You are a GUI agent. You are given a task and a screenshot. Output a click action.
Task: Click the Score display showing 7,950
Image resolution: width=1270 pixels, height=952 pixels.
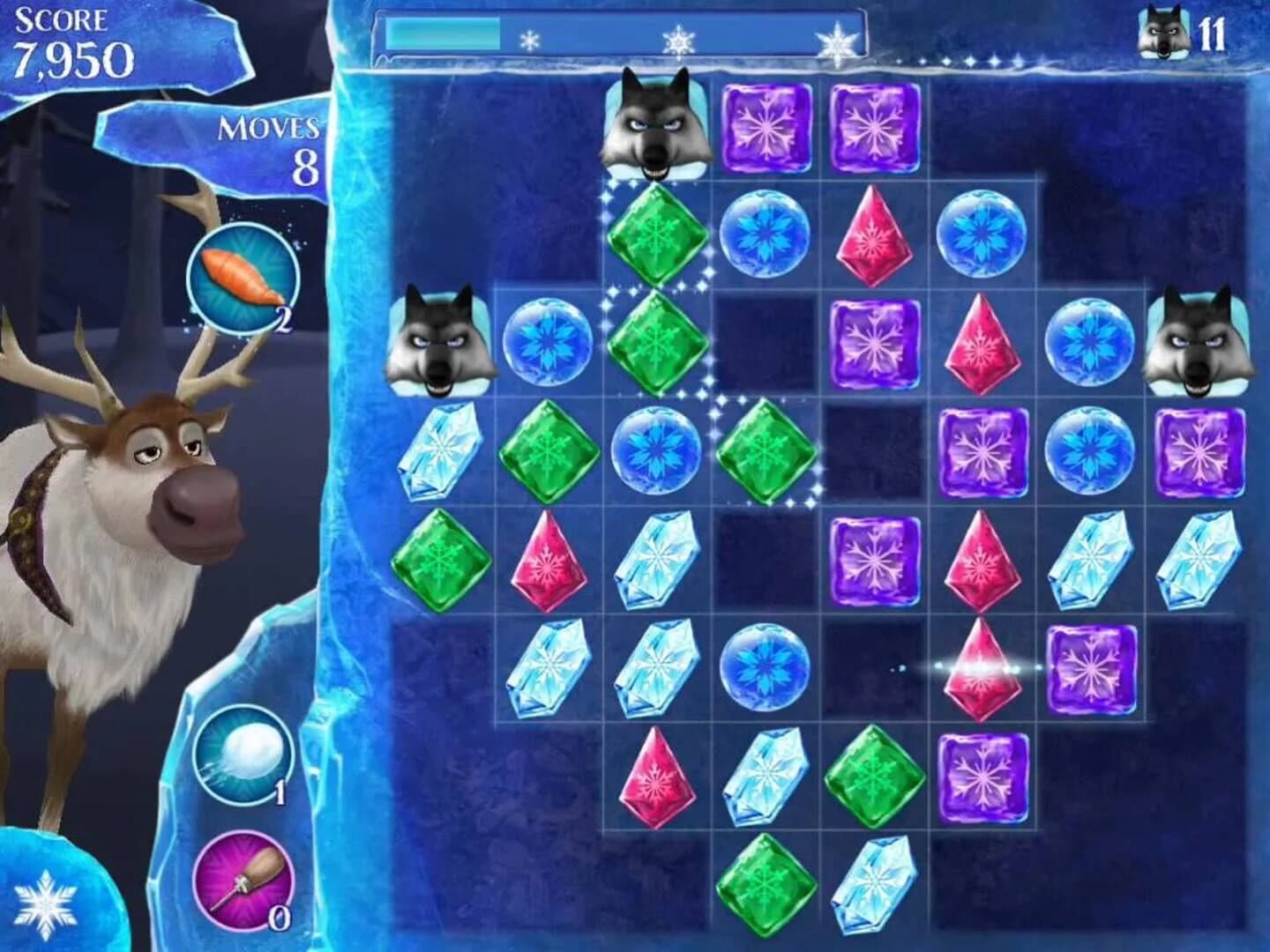(71, 40)
